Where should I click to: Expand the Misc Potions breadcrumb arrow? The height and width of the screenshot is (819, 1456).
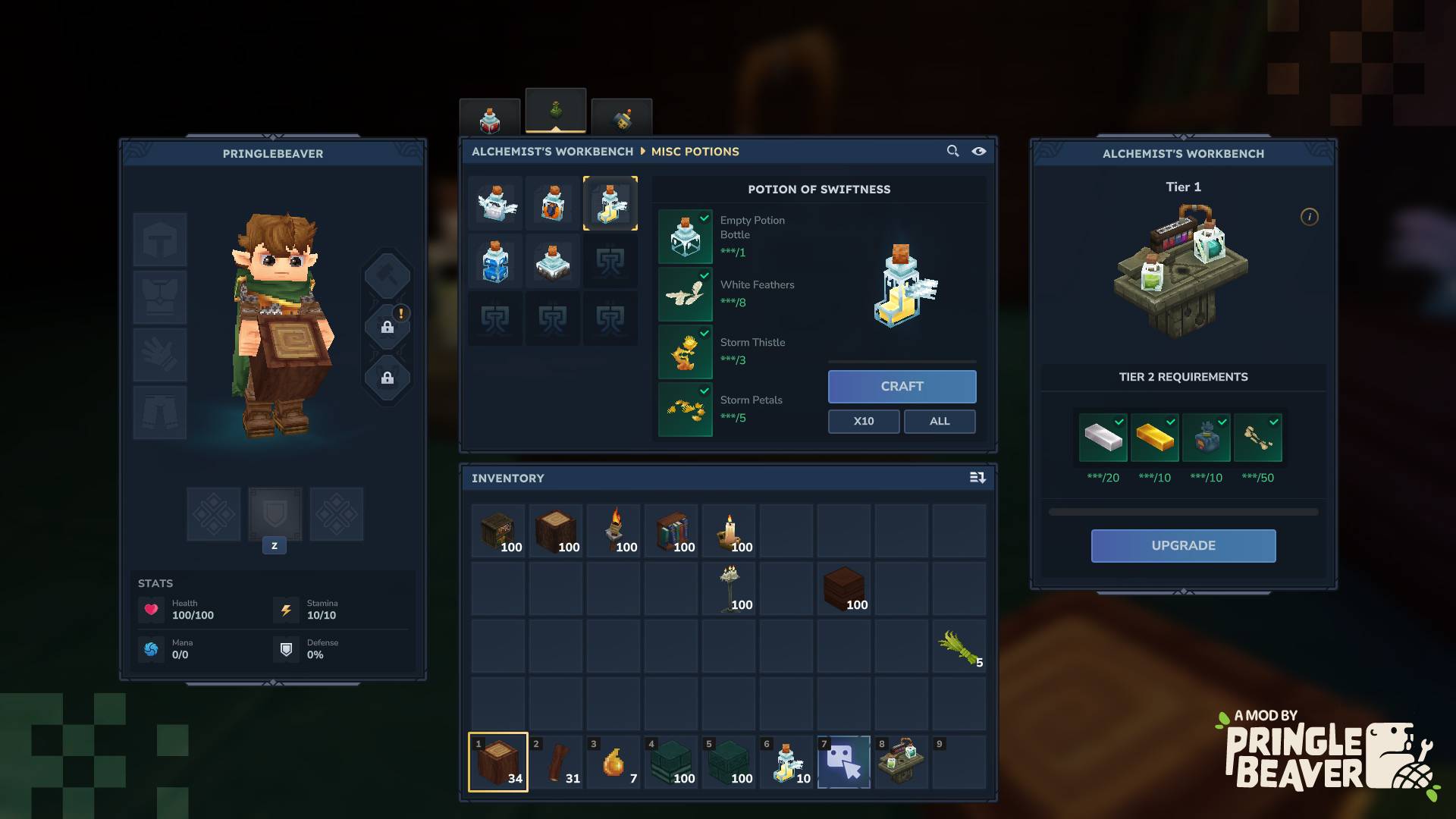point(641,152)
